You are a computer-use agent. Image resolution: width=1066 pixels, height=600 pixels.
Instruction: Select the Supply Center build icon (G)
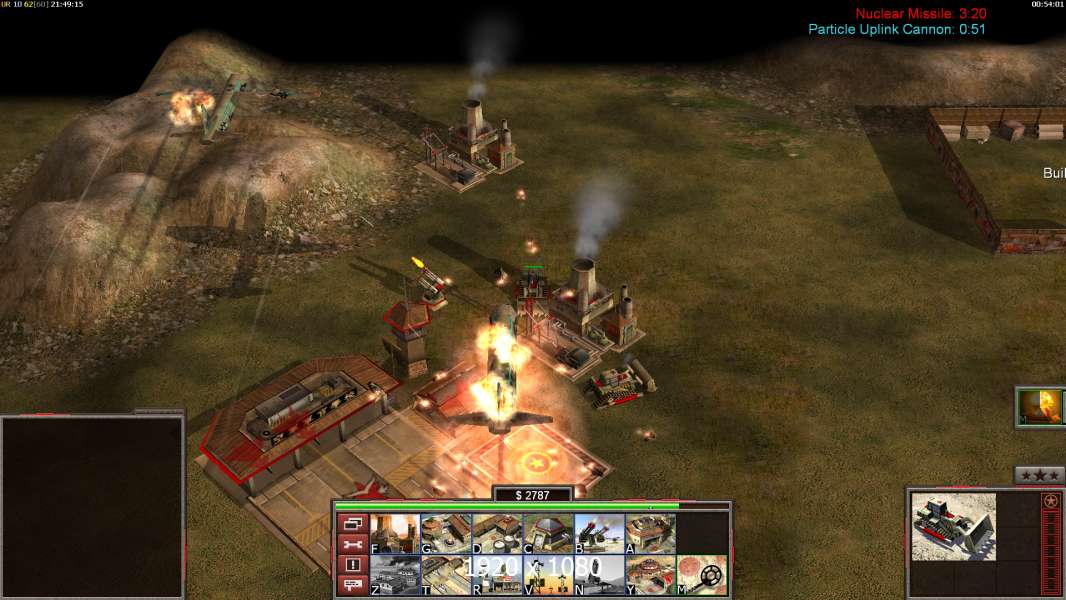pos(446,534)
